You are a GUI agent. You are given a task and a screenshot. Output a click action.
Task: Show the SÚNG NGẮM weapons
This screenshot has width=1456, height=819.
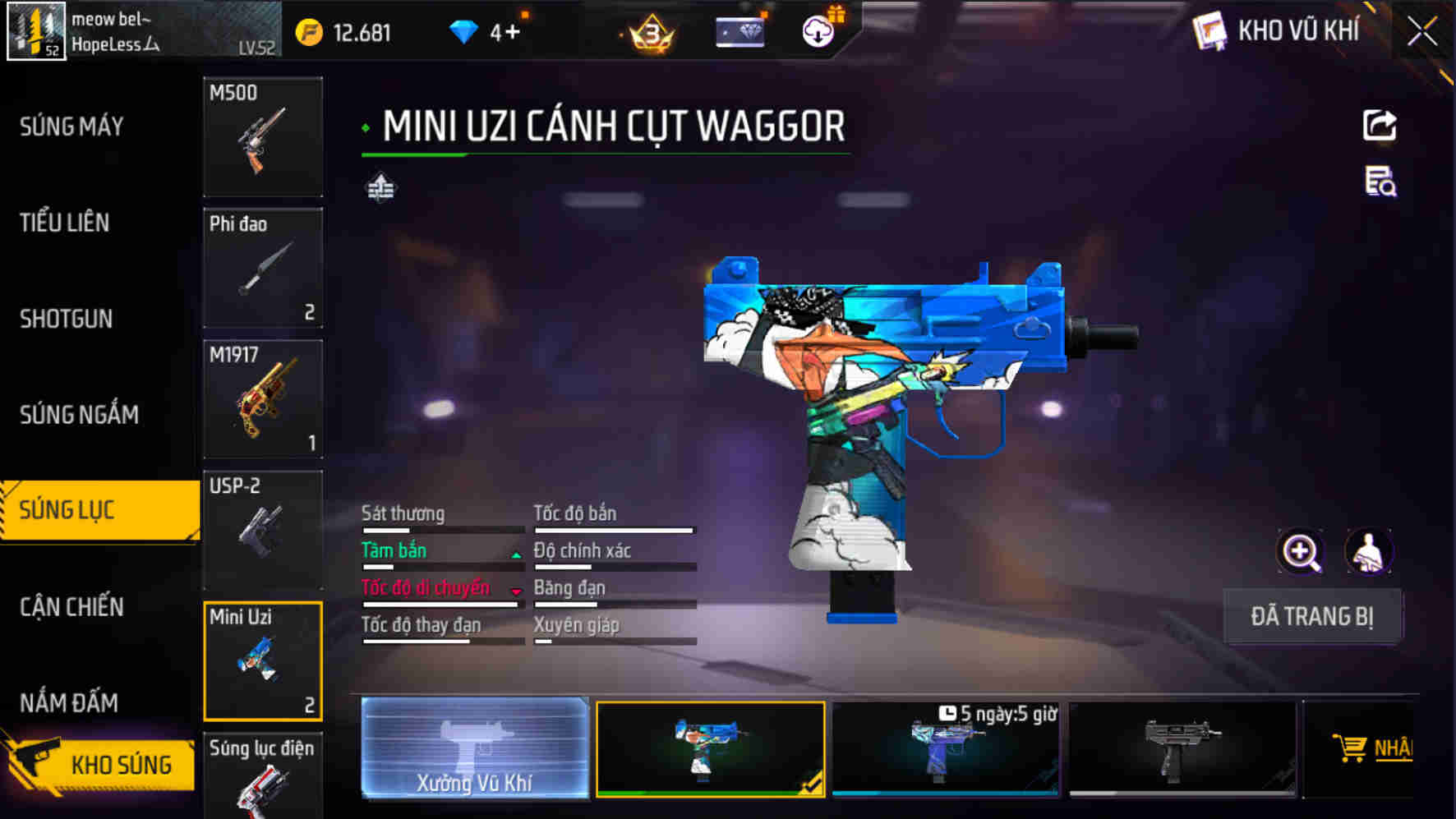pos(79,415)
